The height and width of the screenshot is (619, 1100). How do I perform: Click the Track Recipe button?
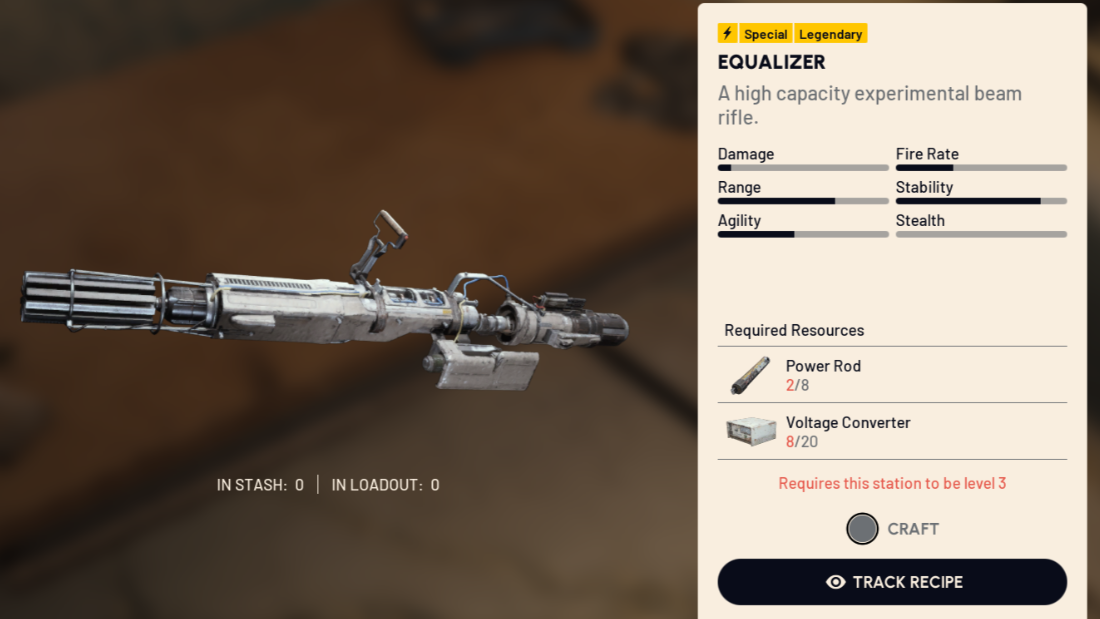(892, 582)
